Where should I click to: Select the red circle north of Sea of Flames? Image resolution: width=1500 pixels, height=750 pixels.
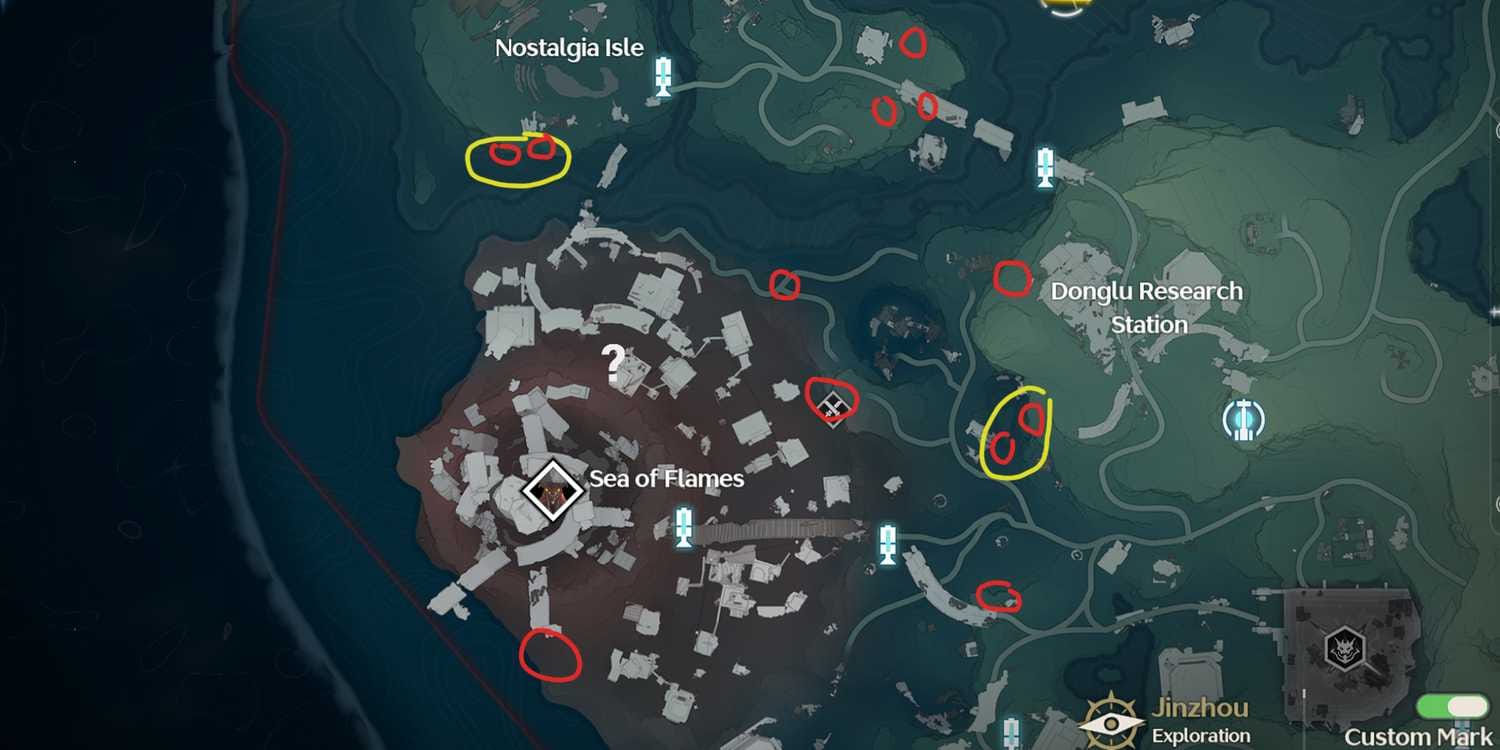click(784, 286)
